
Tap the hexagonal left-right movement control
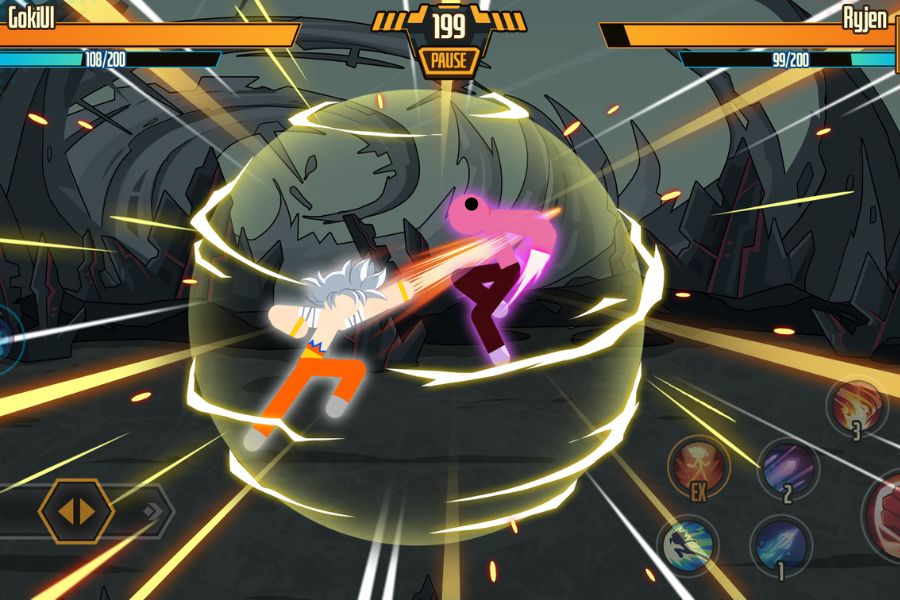click(76, 511)
